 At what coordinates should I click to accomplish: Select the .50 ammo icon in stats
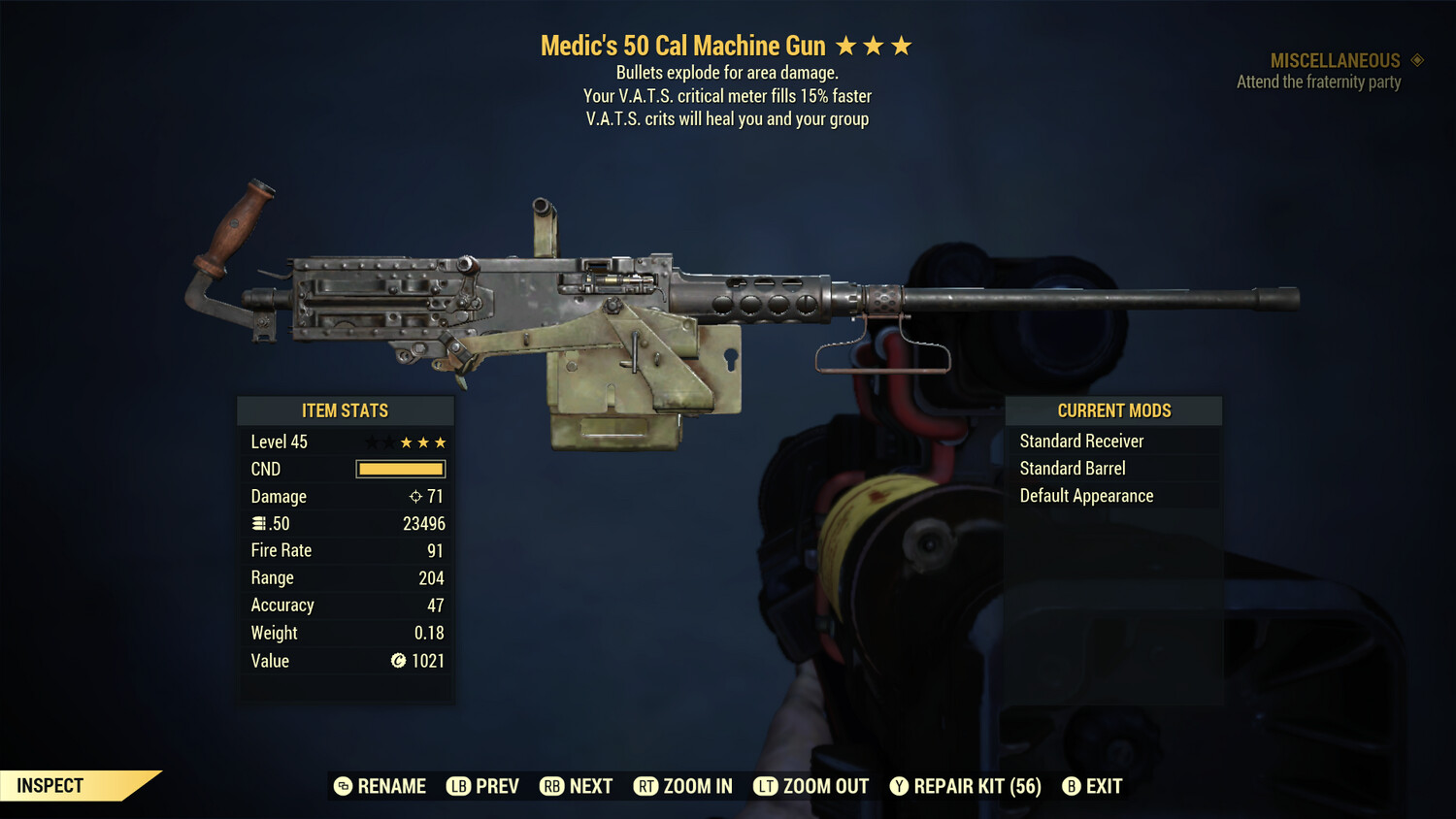click(259, 523)
